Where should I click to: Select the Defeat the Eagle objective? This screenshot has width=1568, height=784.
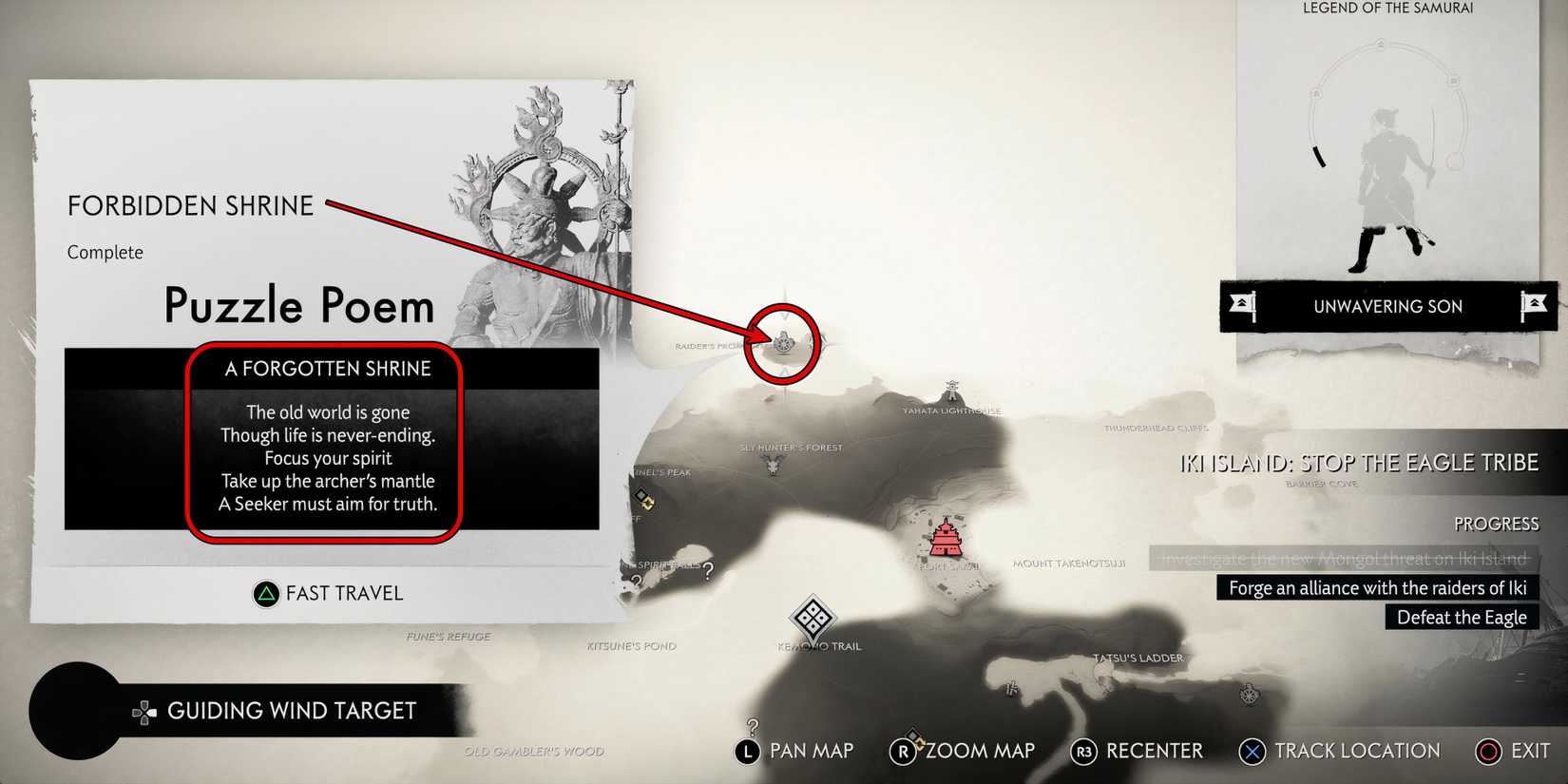1462,617
